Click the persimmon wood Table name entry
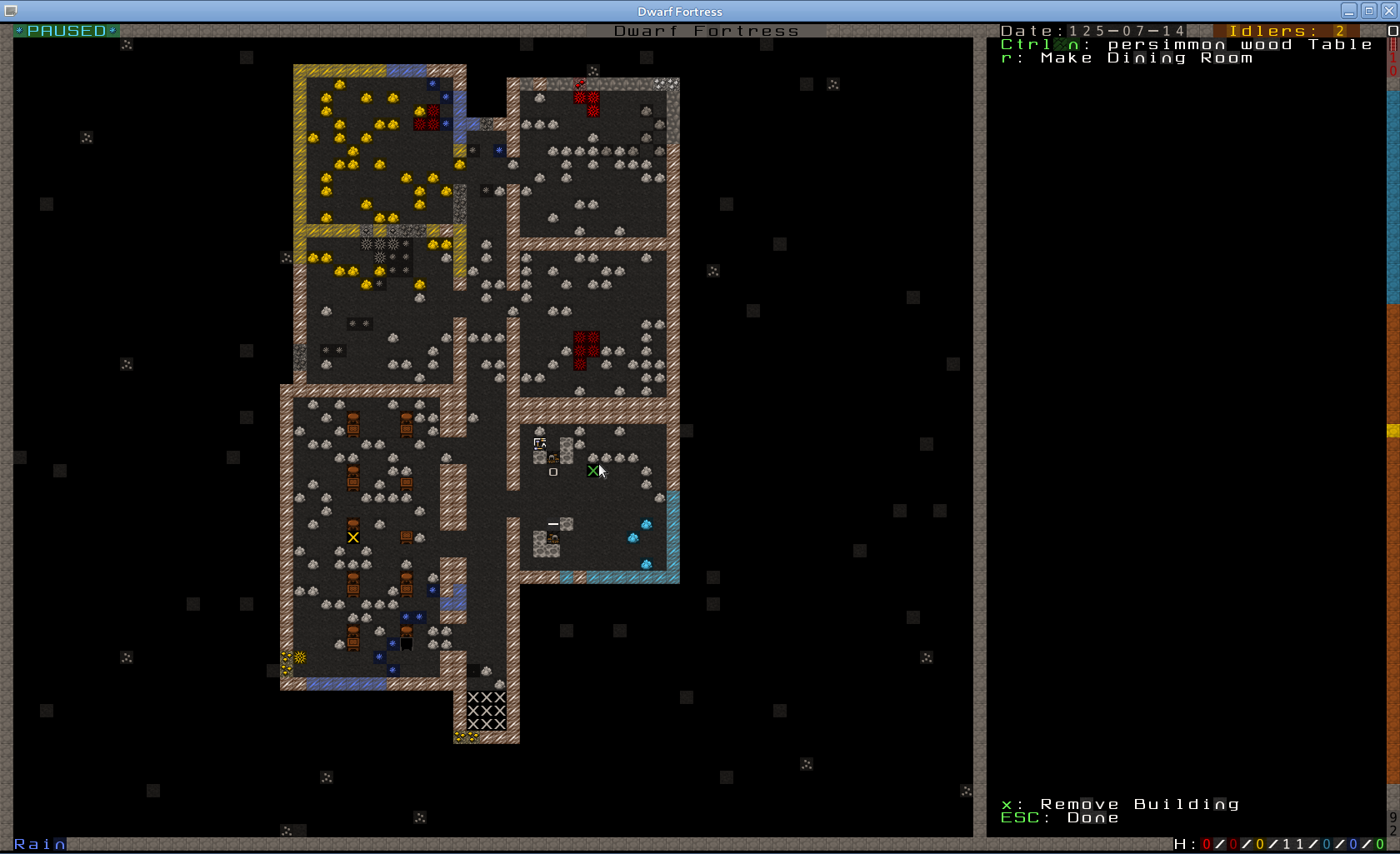Image resolution: width=1400 pixels, height=854 pixels. pos(1239,45)
